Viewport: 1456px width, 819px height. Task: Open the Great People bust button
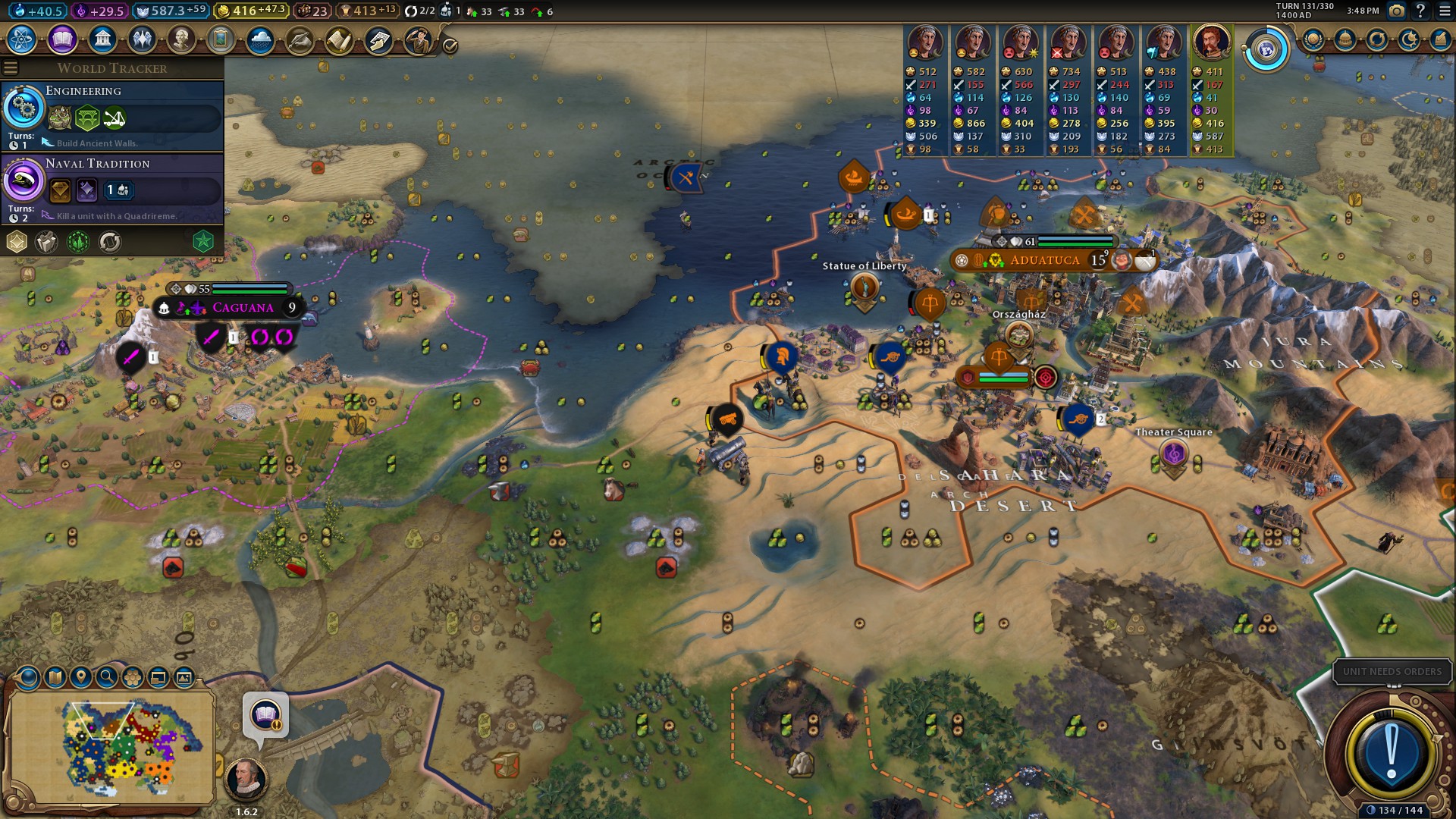click(181, 39)
